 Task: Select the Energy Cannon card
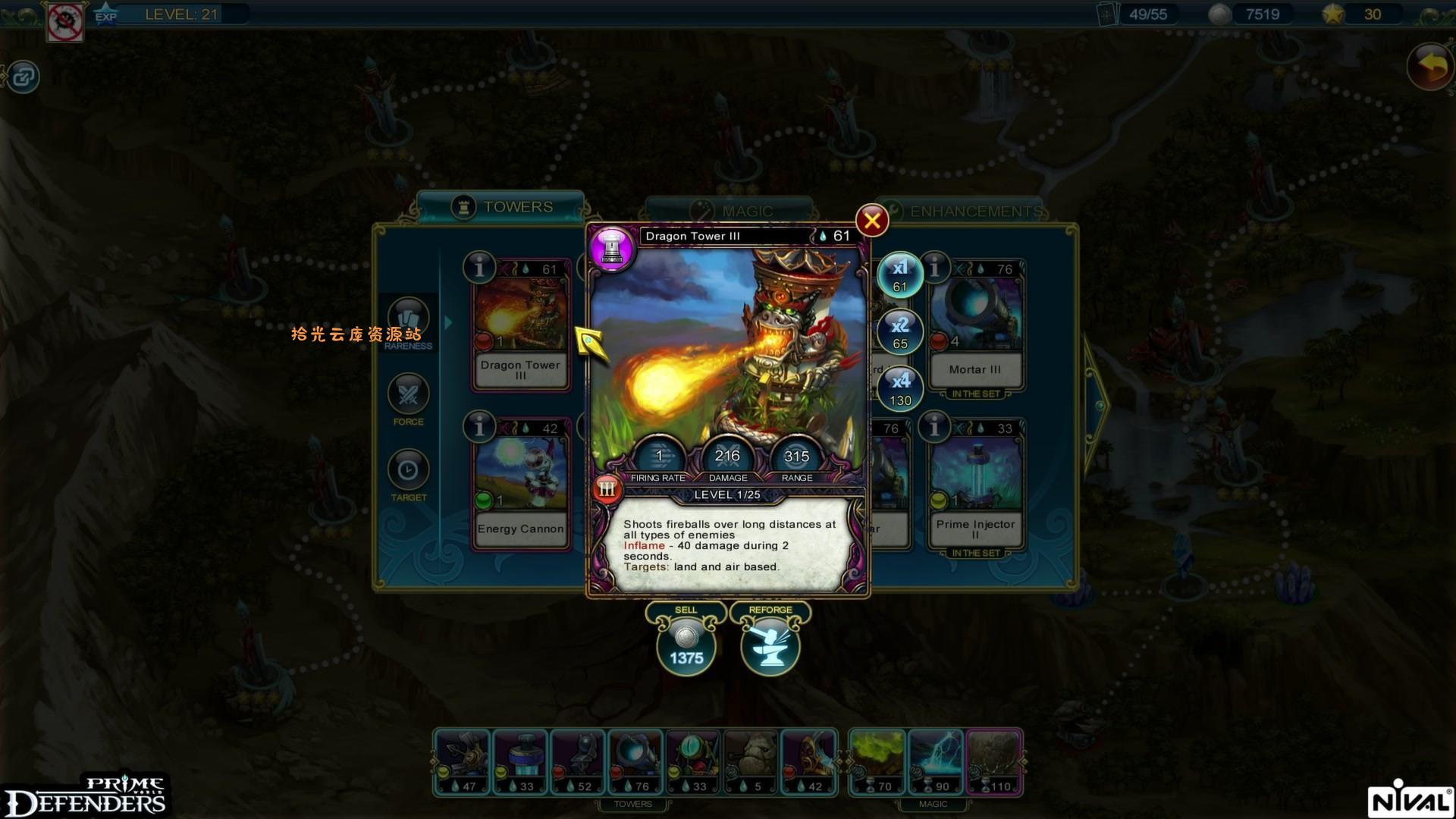[520, 485]
